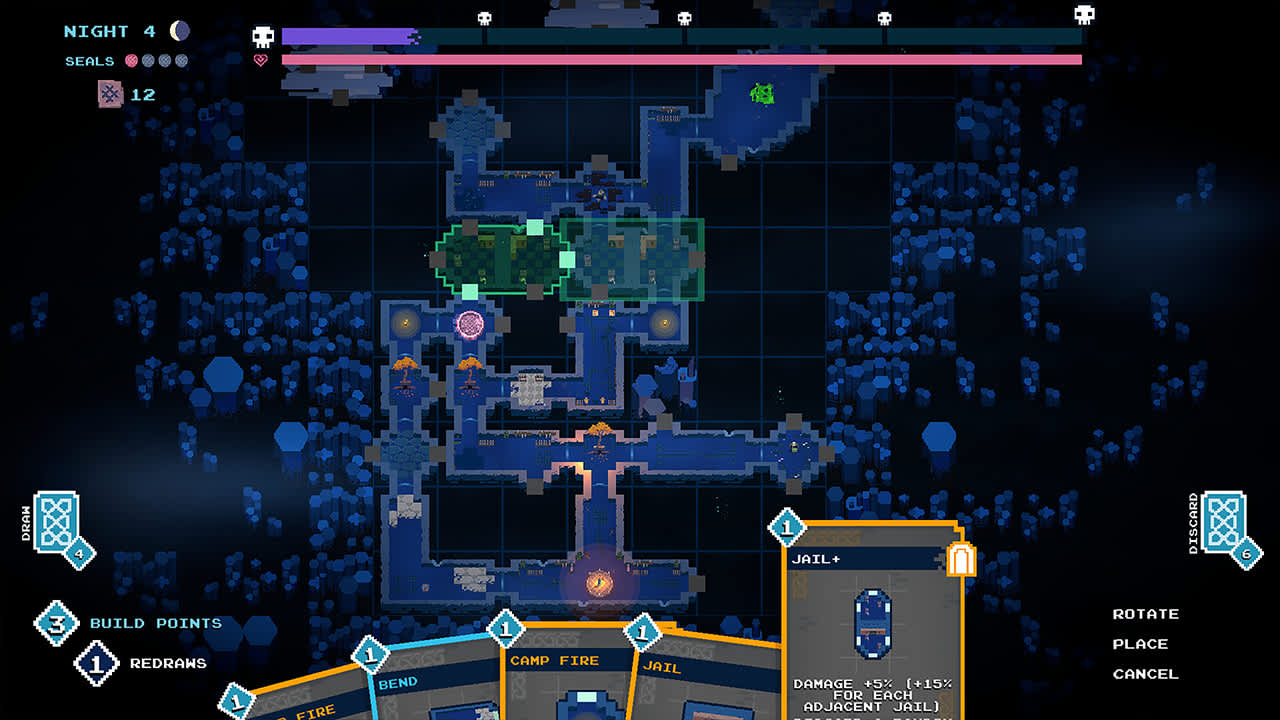Choose the Bend card from hand

tap(435, 690)
